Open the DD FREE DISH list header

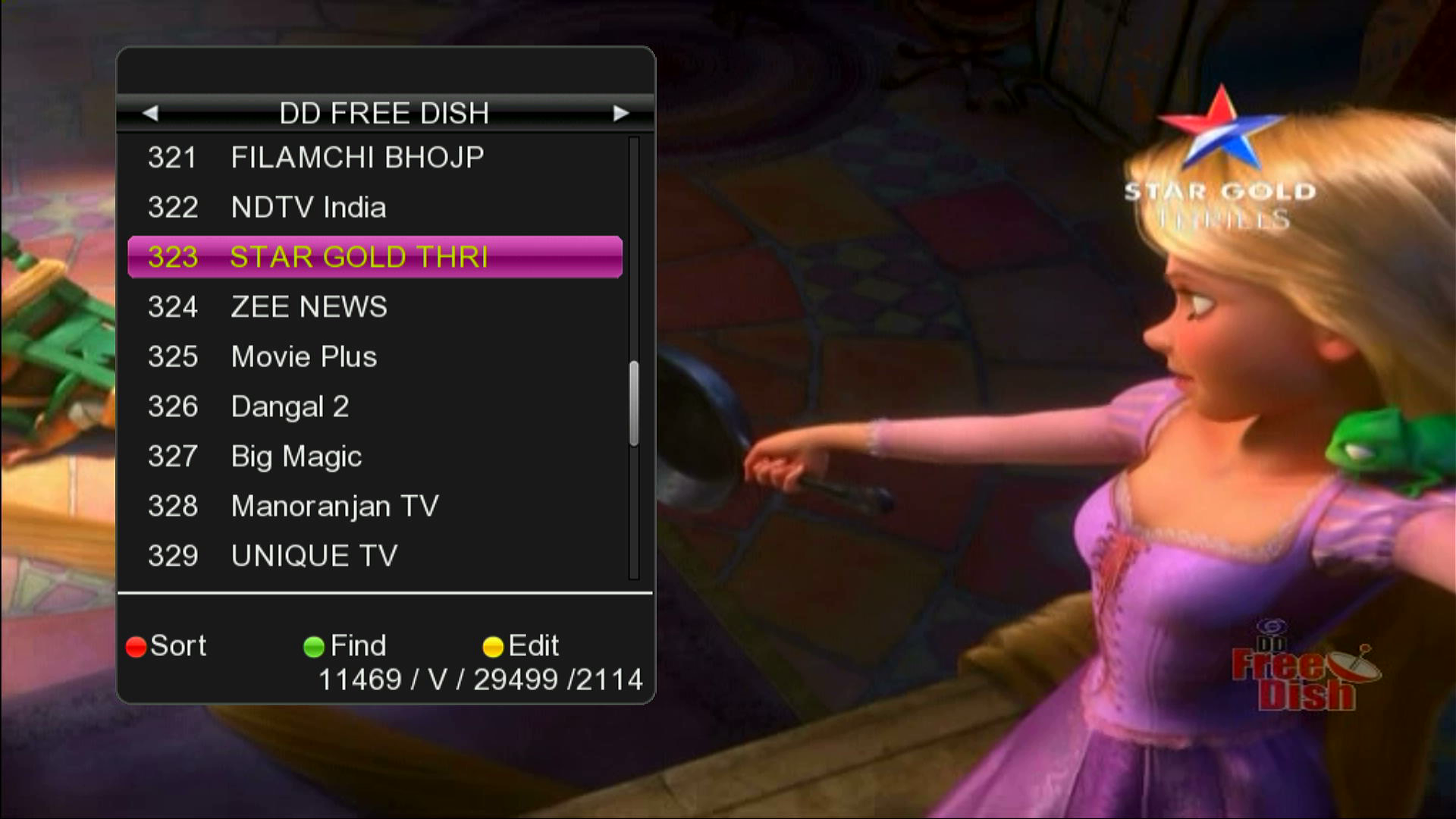[x=385, y=114]
